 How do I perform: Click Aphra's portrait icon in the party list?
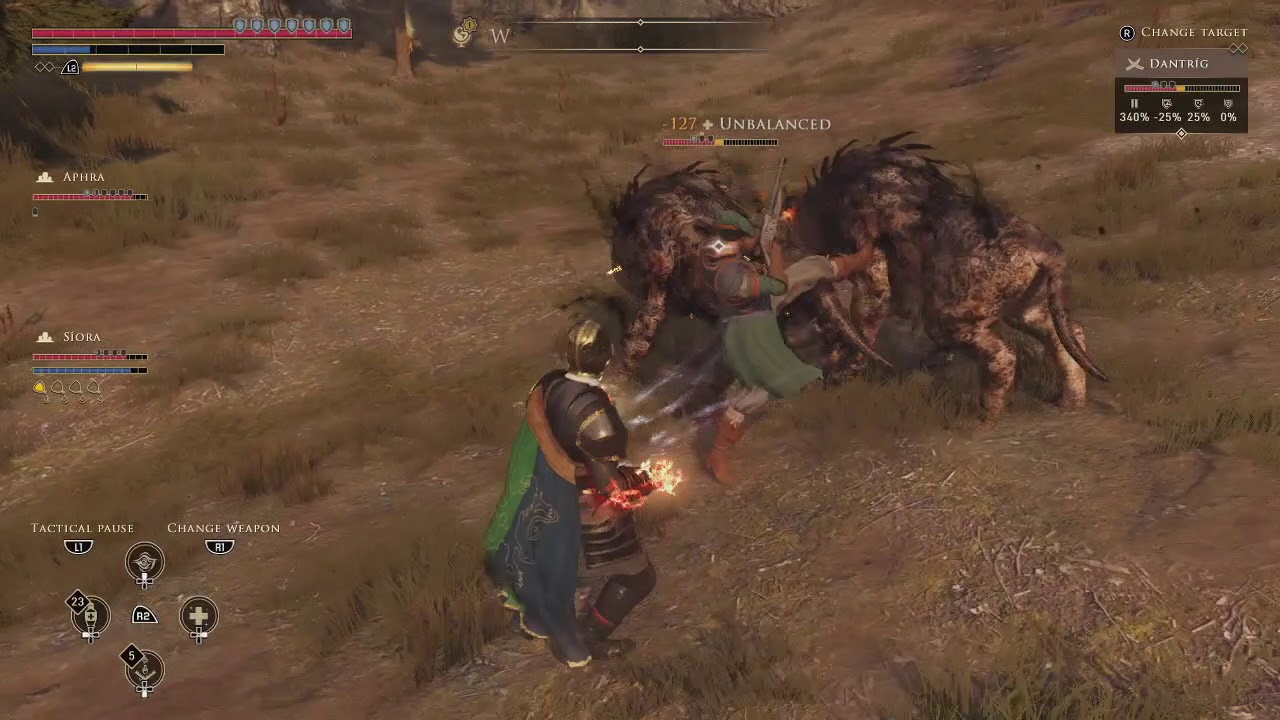[x=44, y=176]
